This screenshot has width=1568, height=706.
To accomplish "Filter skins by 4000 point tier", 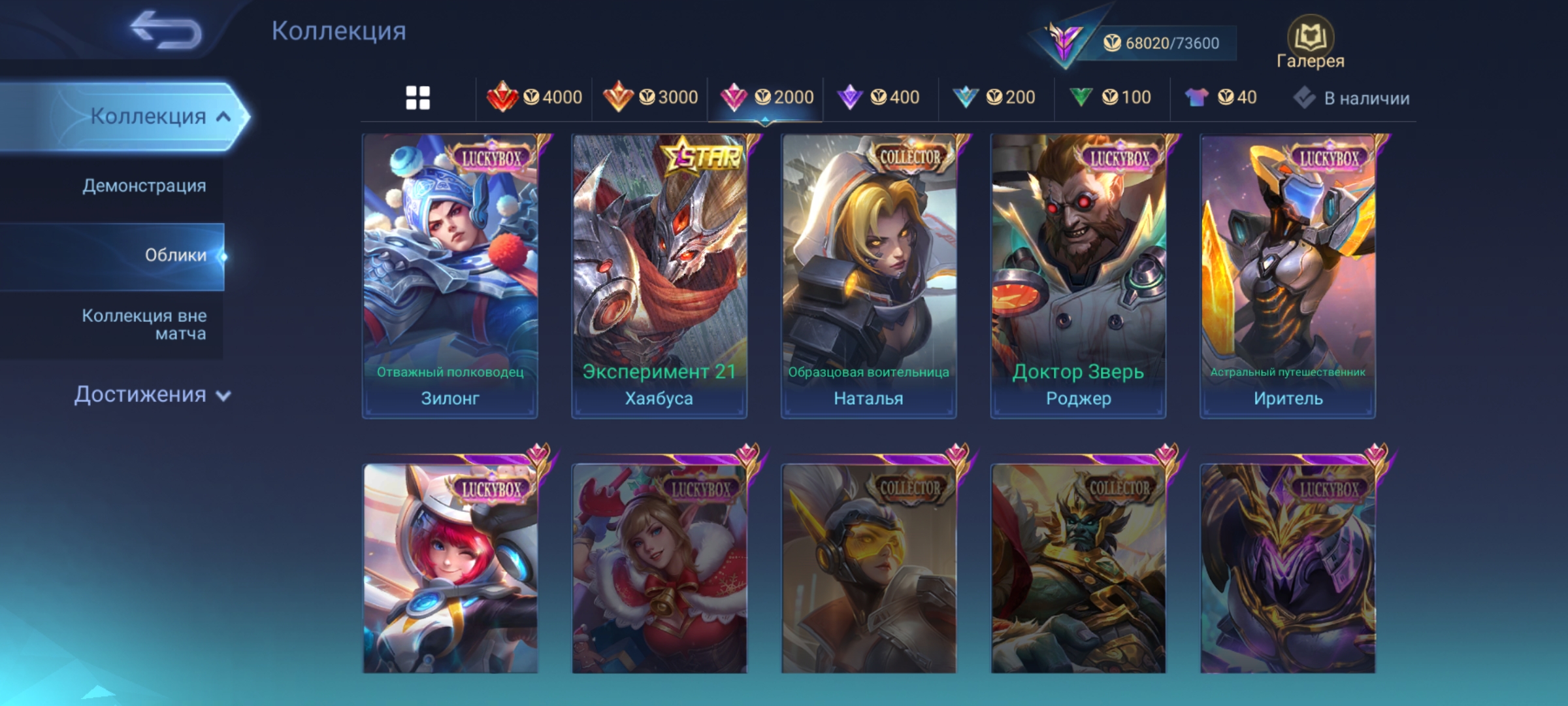I will click(534, 97).
